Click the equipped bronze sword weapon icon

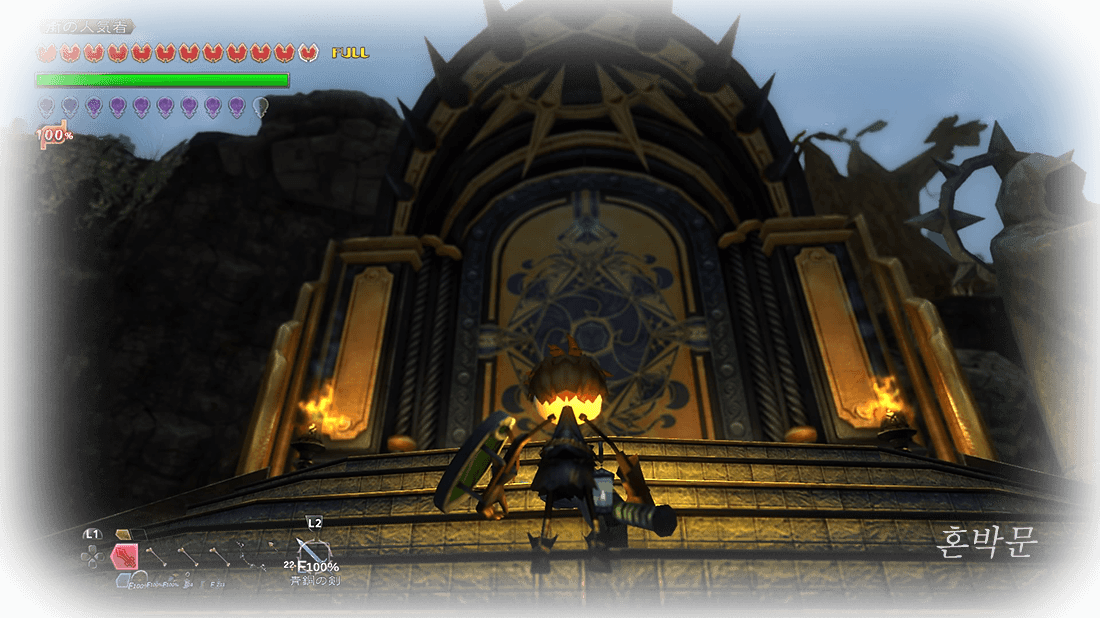[x=311, y=551]
